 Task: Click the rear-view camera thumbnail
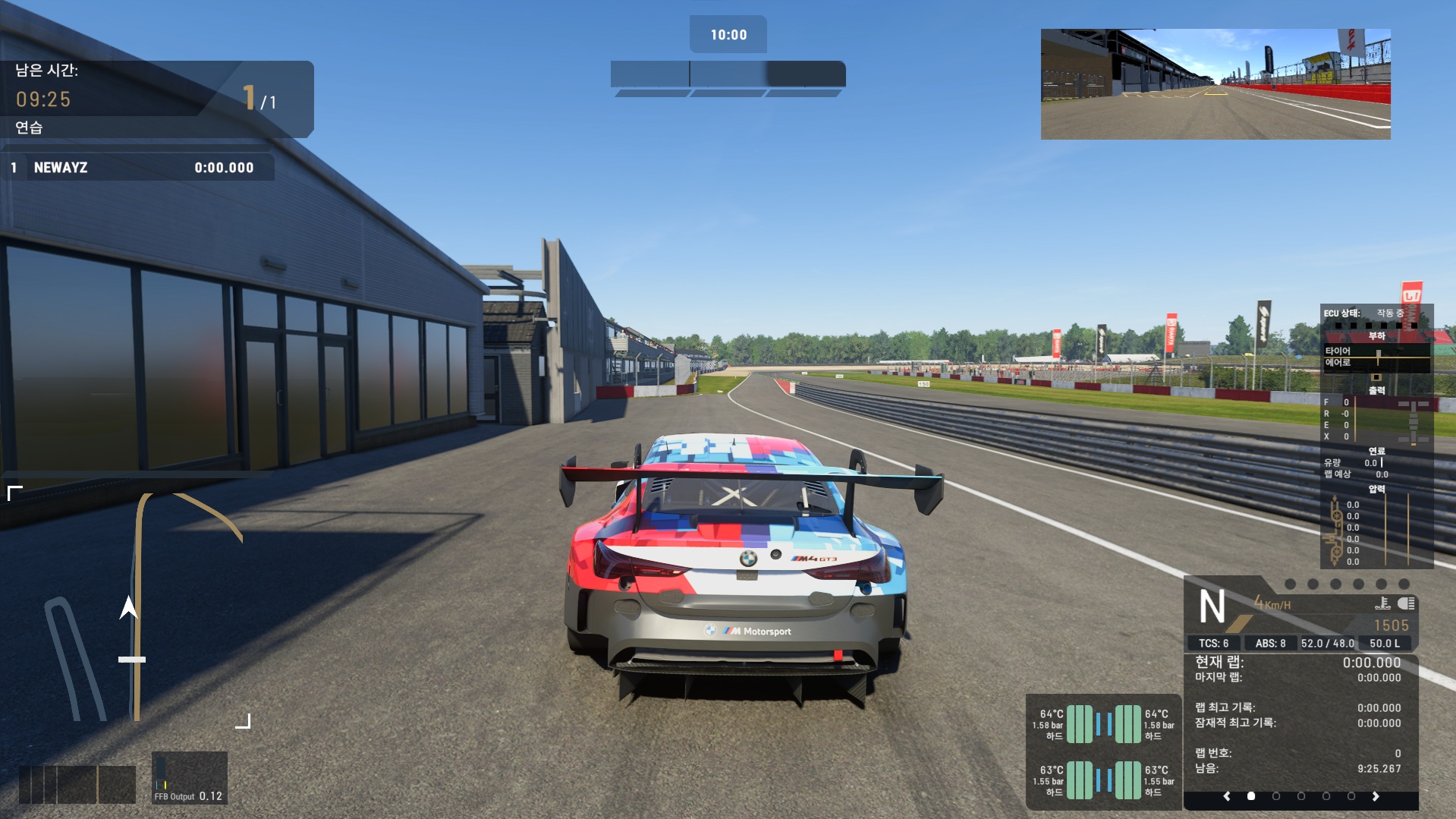point(1215,84)
